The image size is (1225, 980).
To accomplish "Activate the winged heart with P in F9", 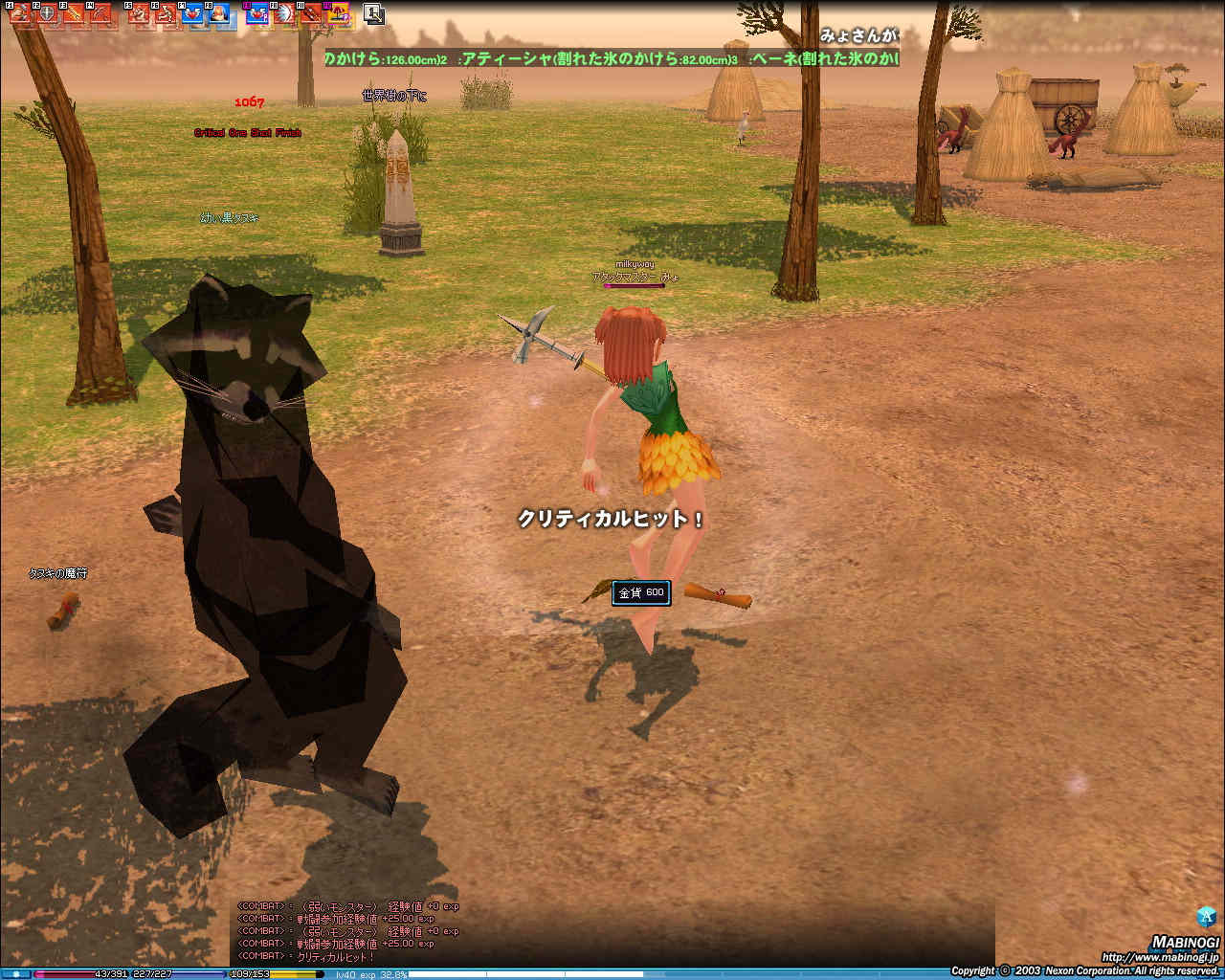I will click(x=257, y=14).
